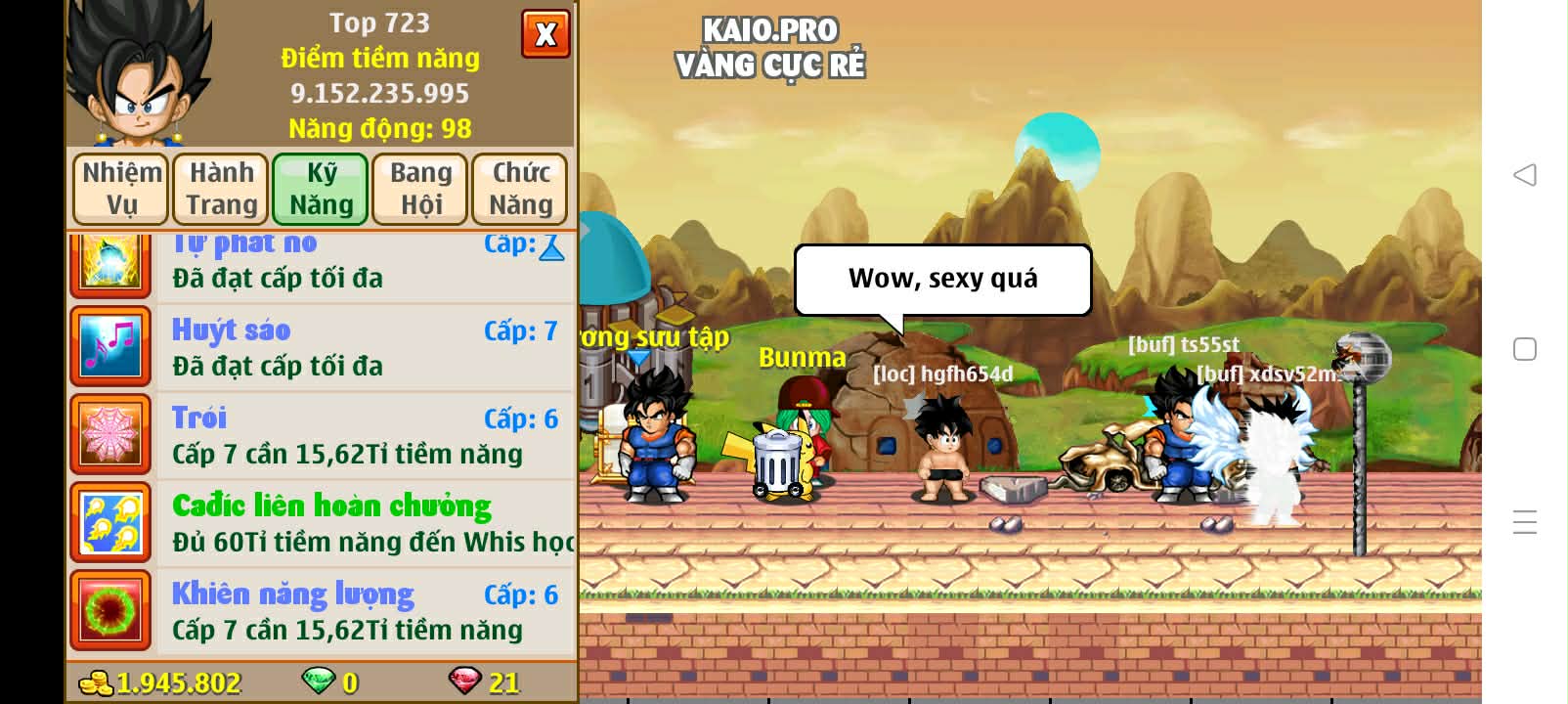Close the skill panel with the X button

(545, 33)
